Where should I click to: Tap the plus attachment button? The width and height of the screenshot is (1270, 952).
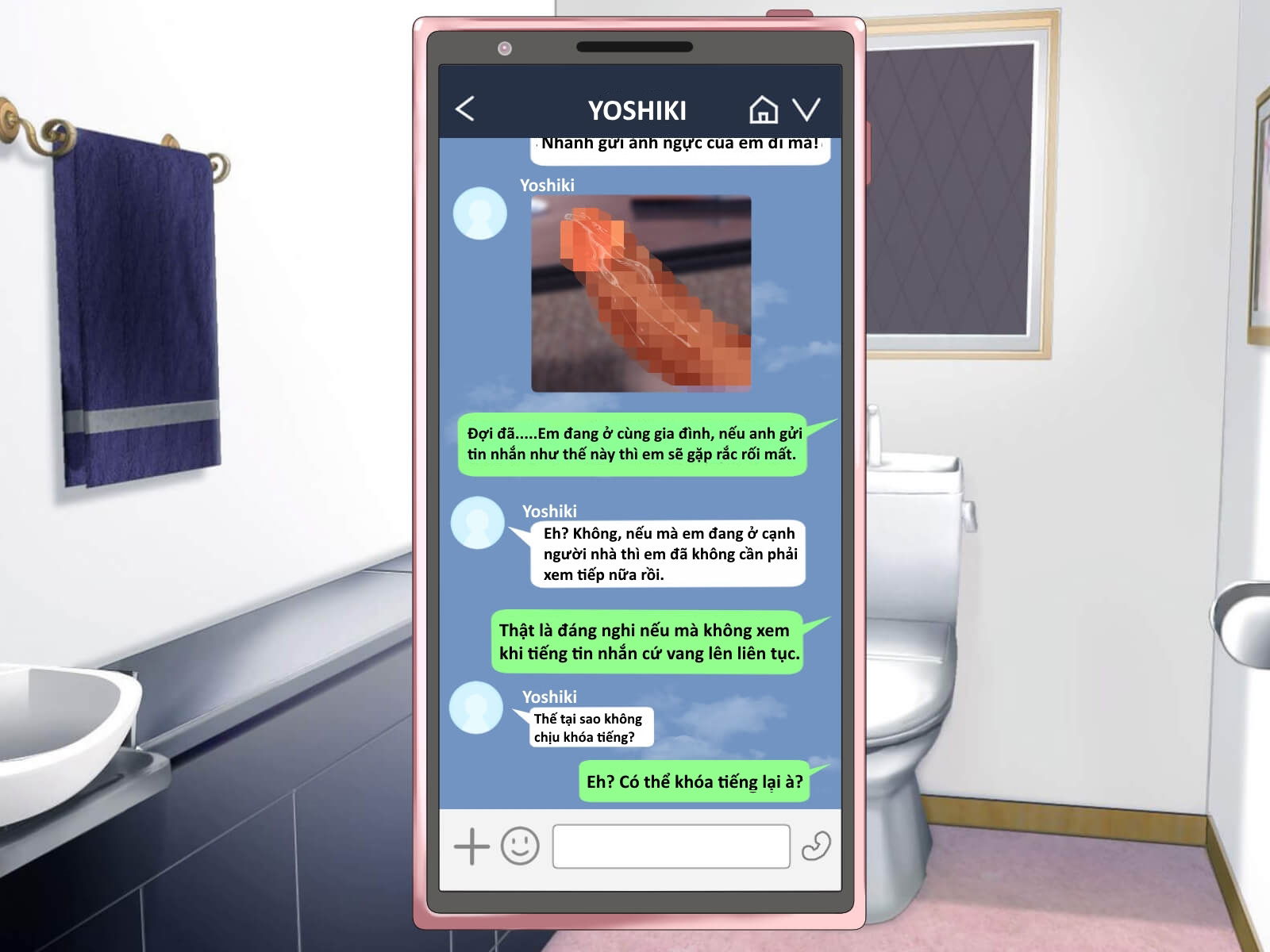point(471,846)
